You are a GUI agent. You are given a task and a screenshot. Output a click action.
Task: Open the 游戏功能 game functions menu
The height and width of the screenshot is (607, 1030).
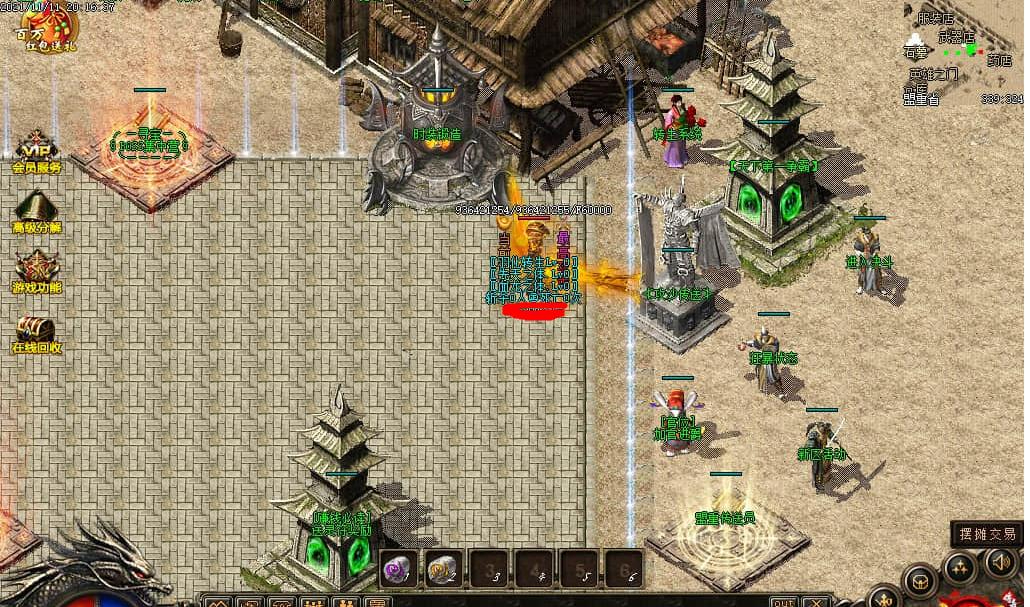[x=36, y=271]
